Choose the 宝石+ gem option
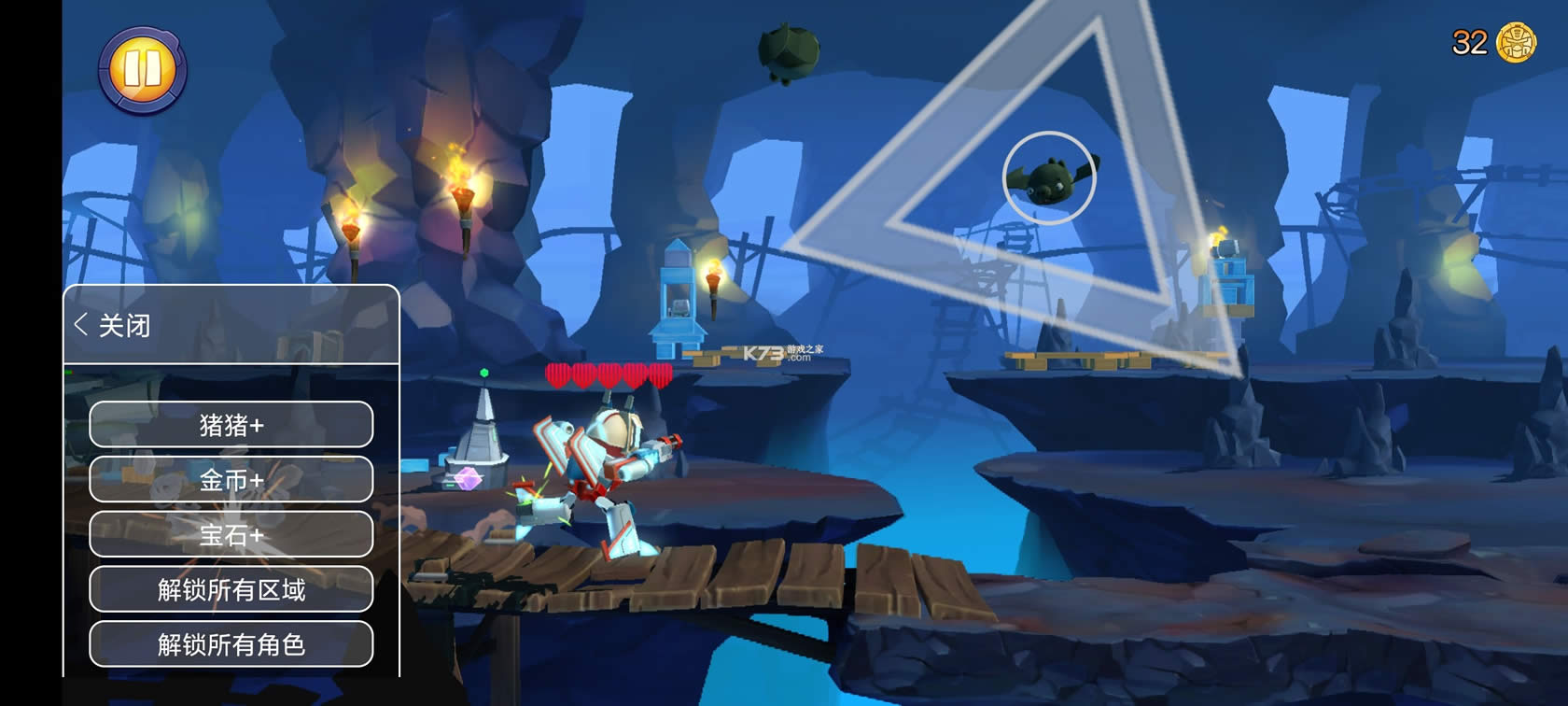The height and width of the screenshot is (706, 1568). pos(231,534)
